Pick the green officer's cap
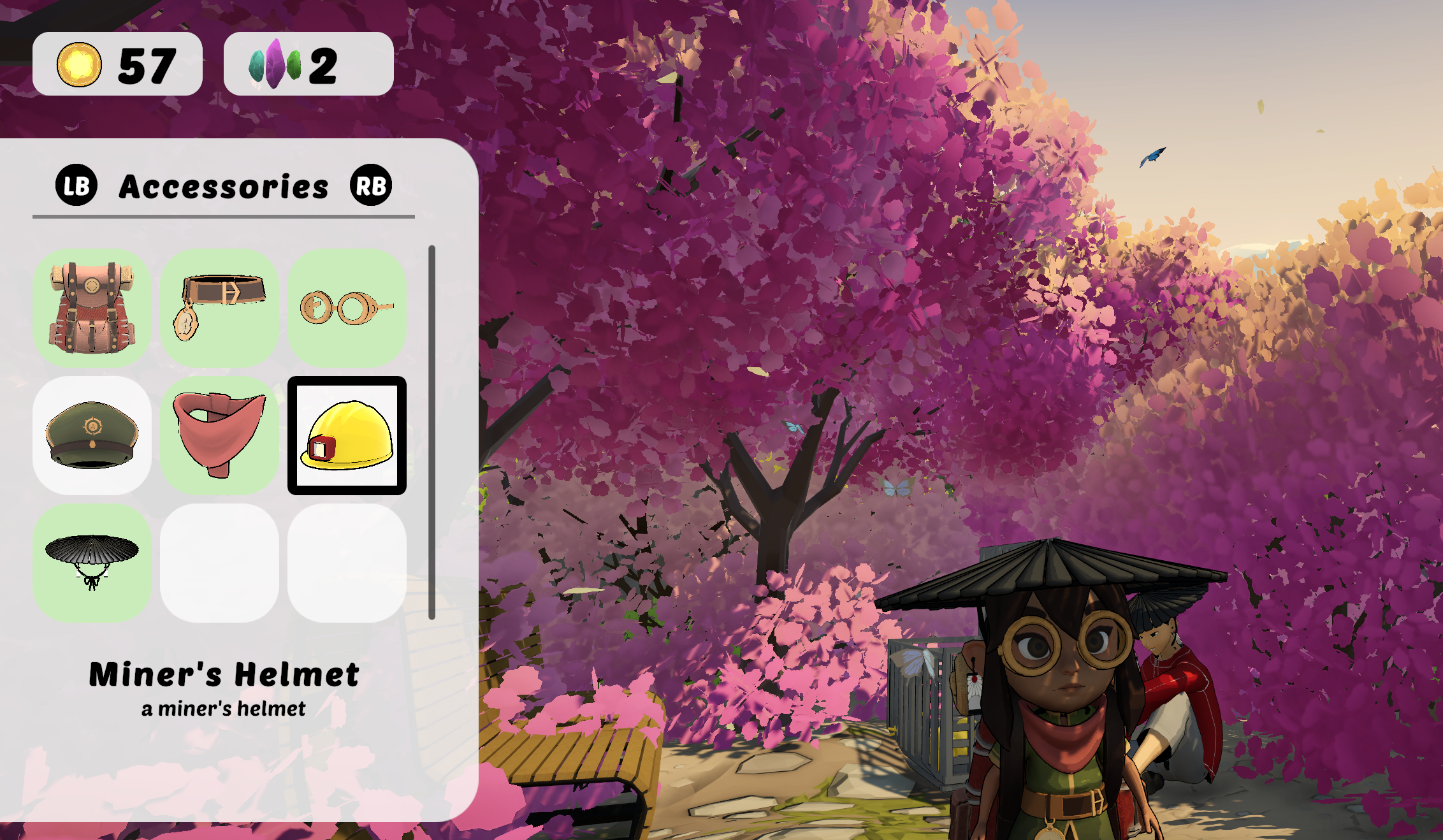The image size is (1443, 840). point(92,435)
